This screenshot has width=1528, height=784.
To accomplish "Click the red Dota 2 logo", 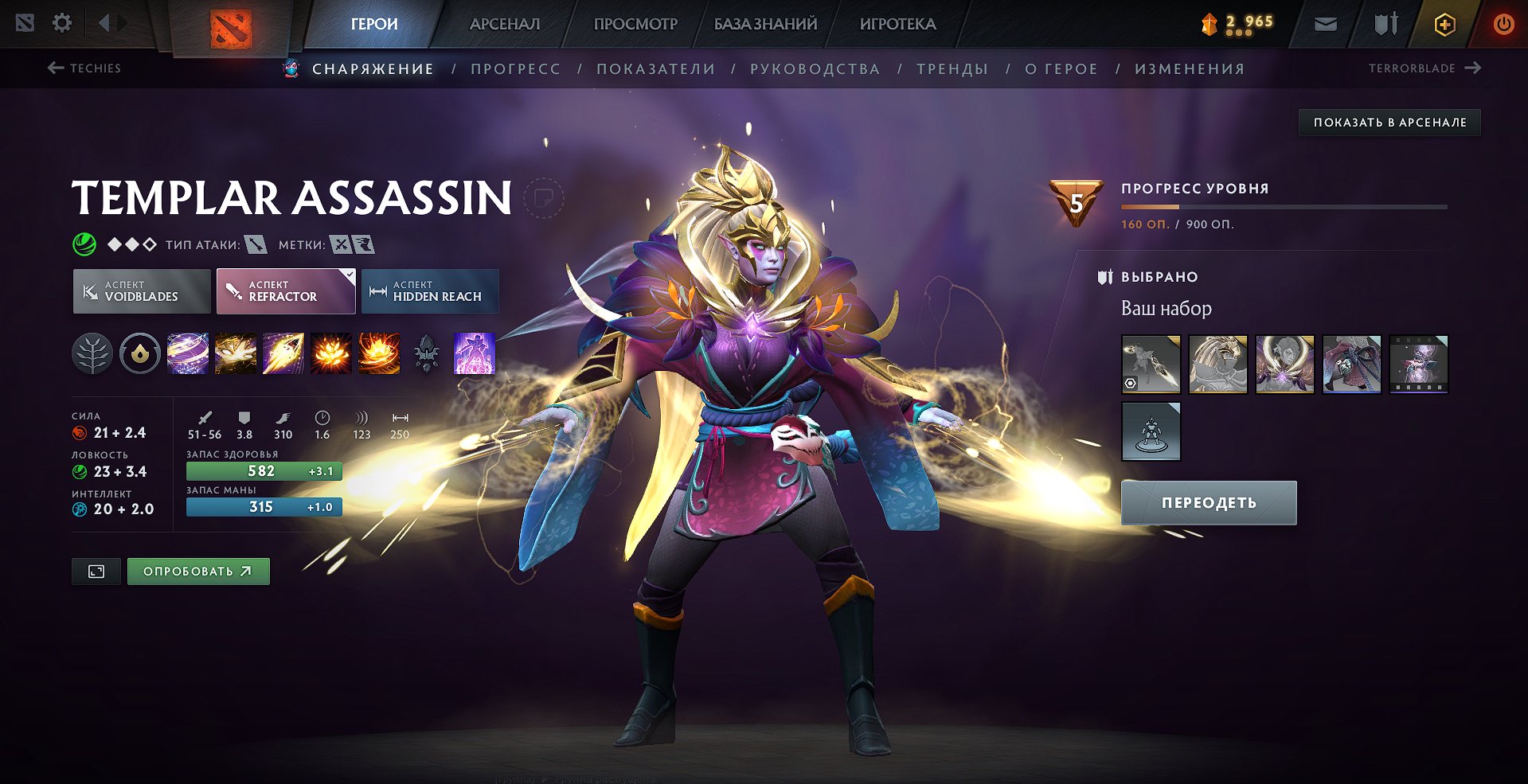I will click(231, 29).
